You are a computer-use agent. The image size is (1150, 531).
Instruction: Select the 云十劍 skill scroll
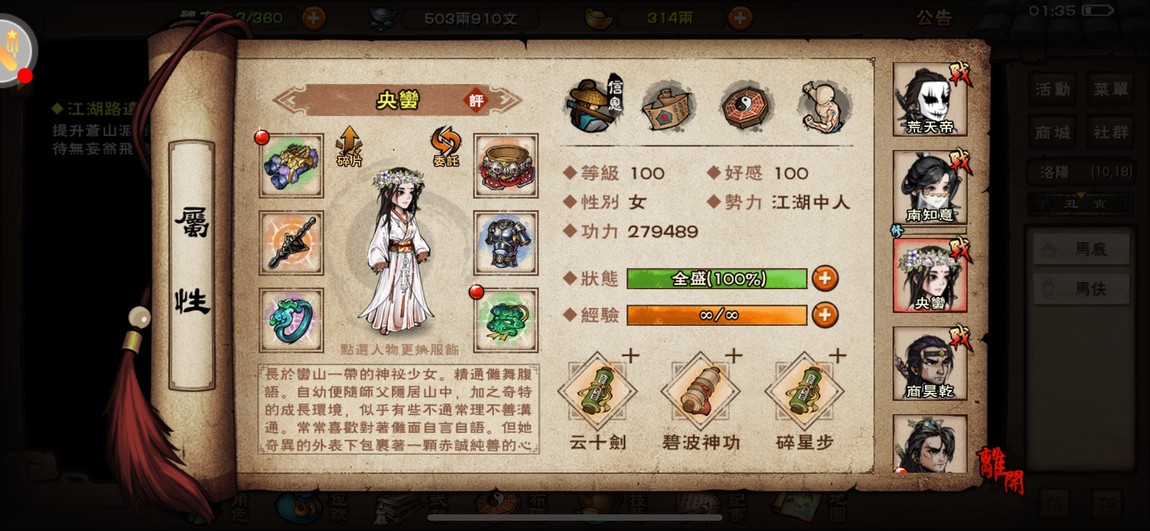click(x=598, y=391)
